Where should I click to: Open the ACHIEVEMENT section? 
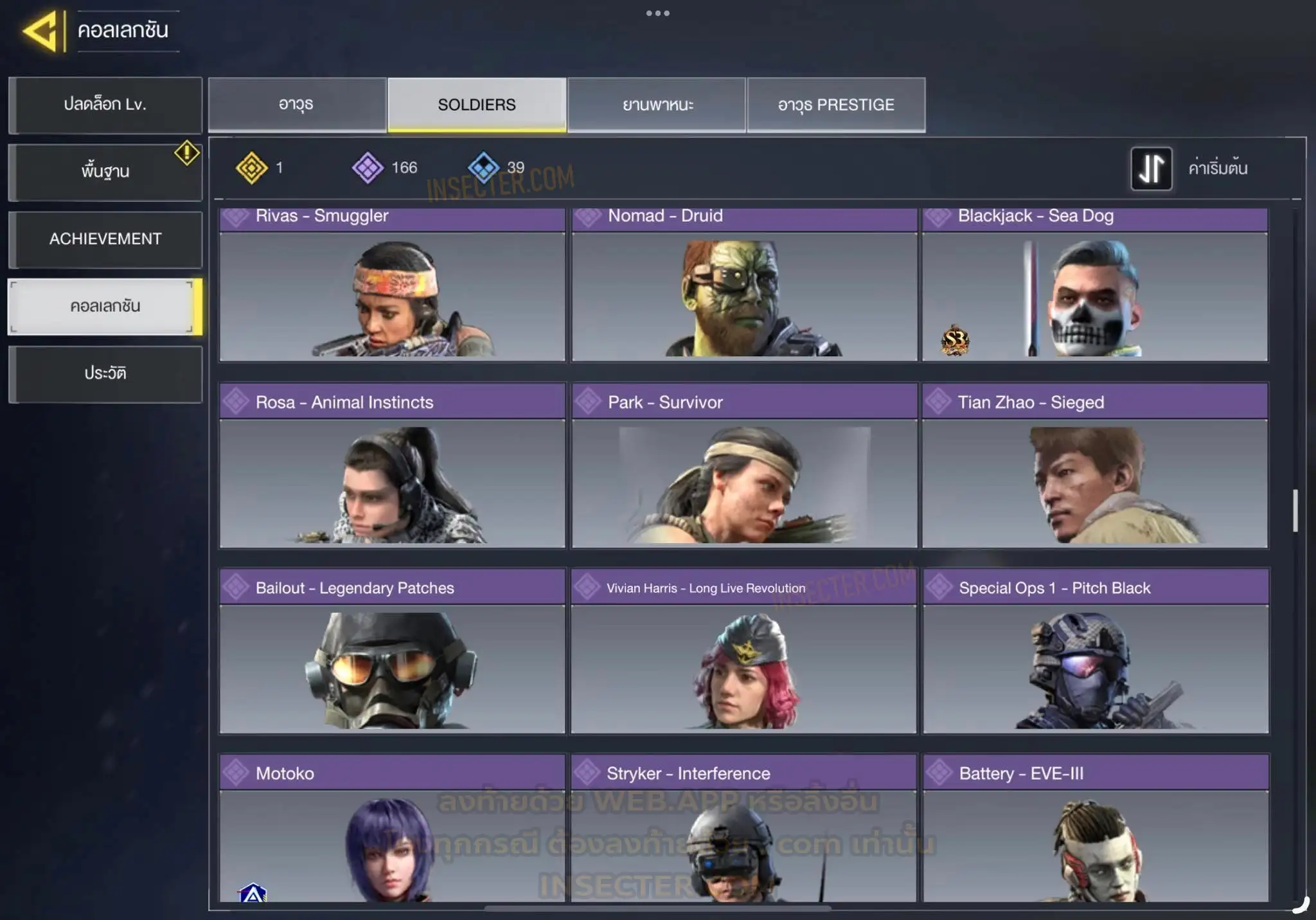105,239
